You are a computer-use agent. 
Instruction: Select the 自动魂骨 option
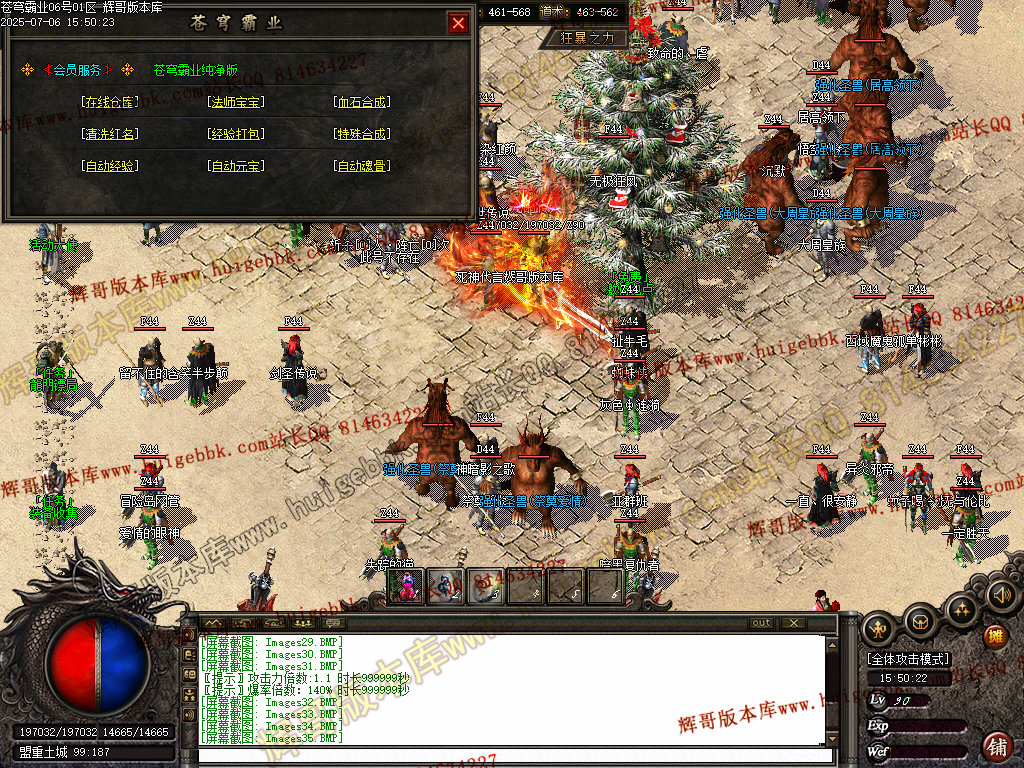pyautogui.click(x=362, y=165)
